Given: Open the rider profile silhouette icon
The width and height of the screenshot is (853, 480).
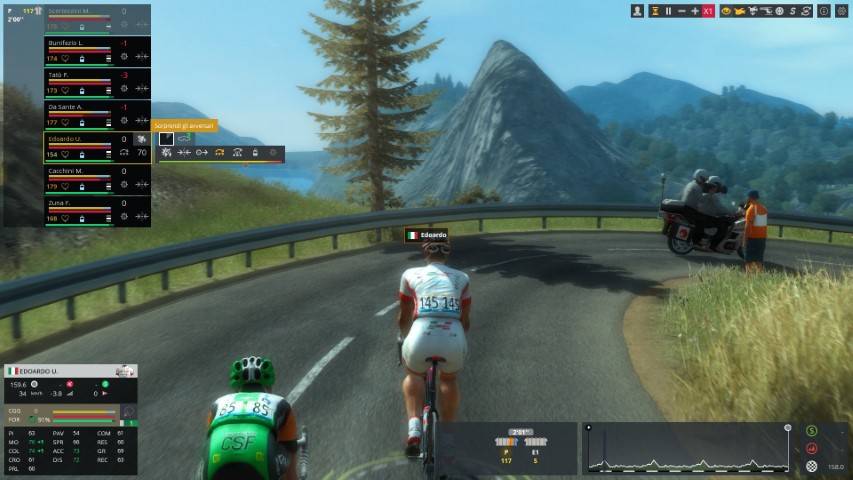Looking at the screenshot, I should [x=638, y=11].
